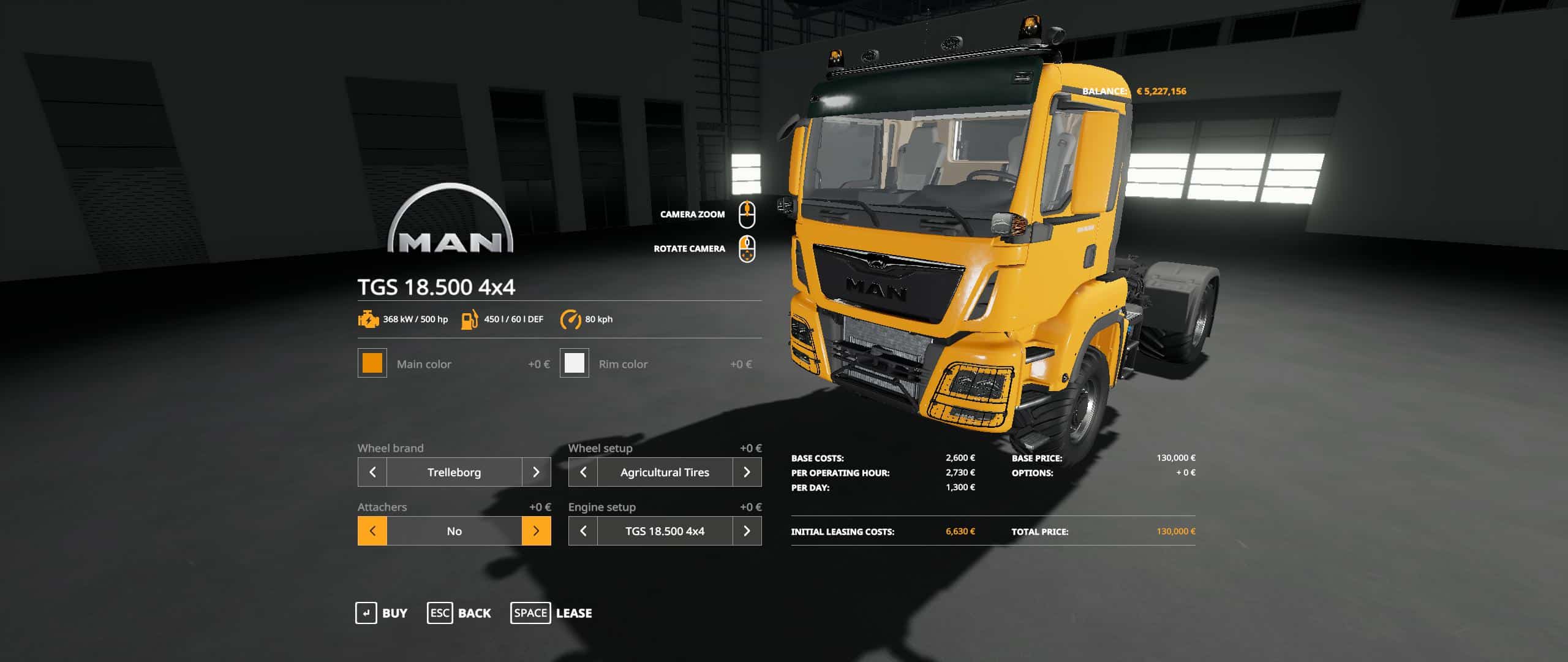Choose next Engine setup option
Image resolution: width=1568 pixels, height=662 pixels.
pyautogui.click(x=747, y=531)
